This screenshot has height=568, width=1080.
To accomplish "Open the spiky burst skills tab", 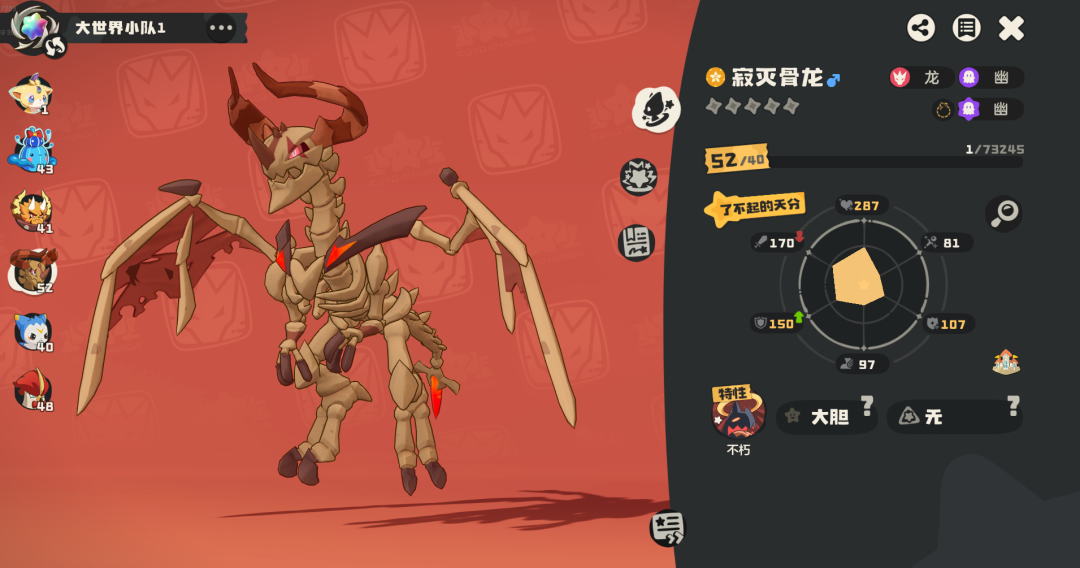I will click(638, 177).
